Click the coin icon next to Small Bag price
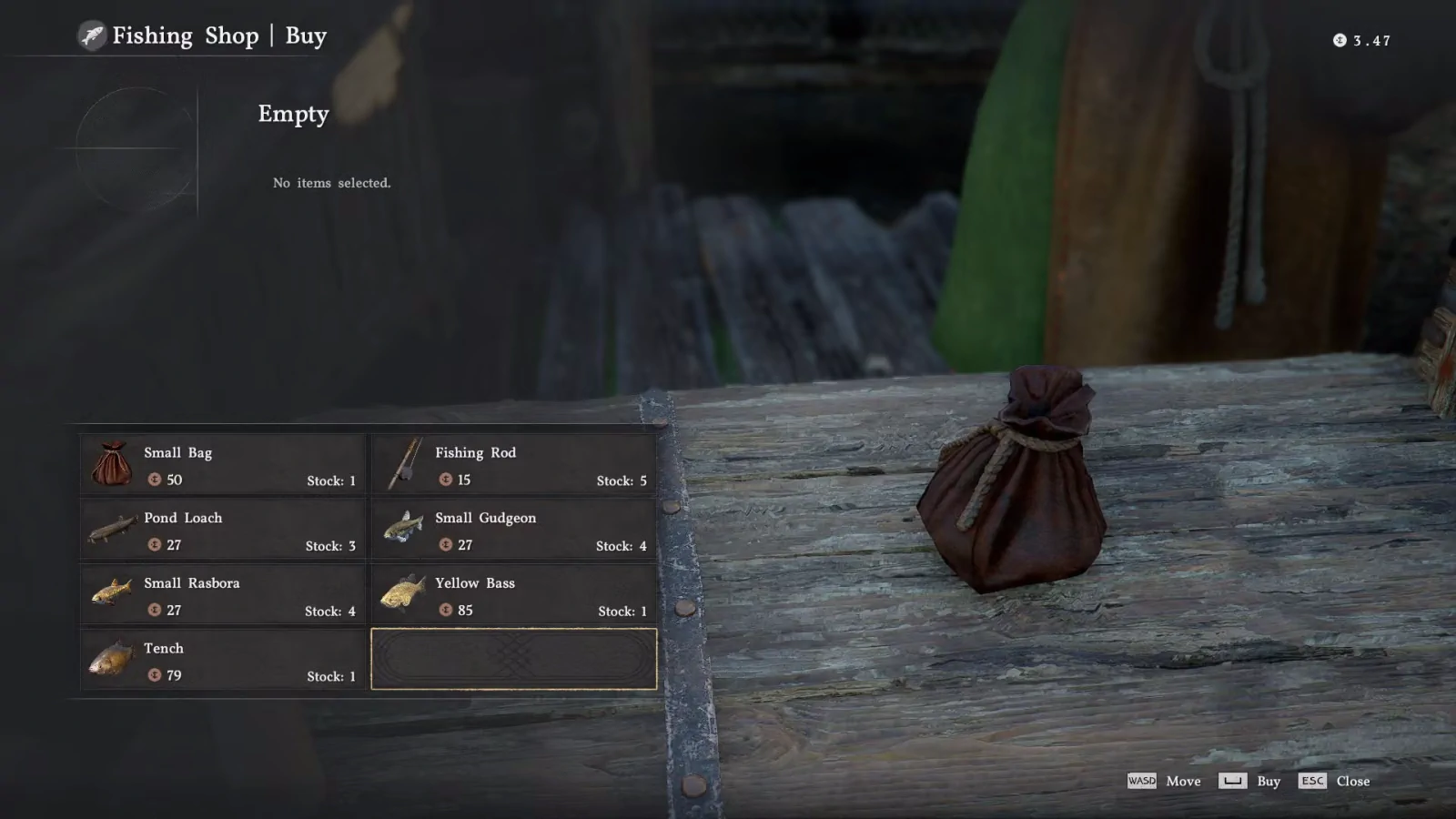This screenshot has width=1456, height=819. pos(154,480)
